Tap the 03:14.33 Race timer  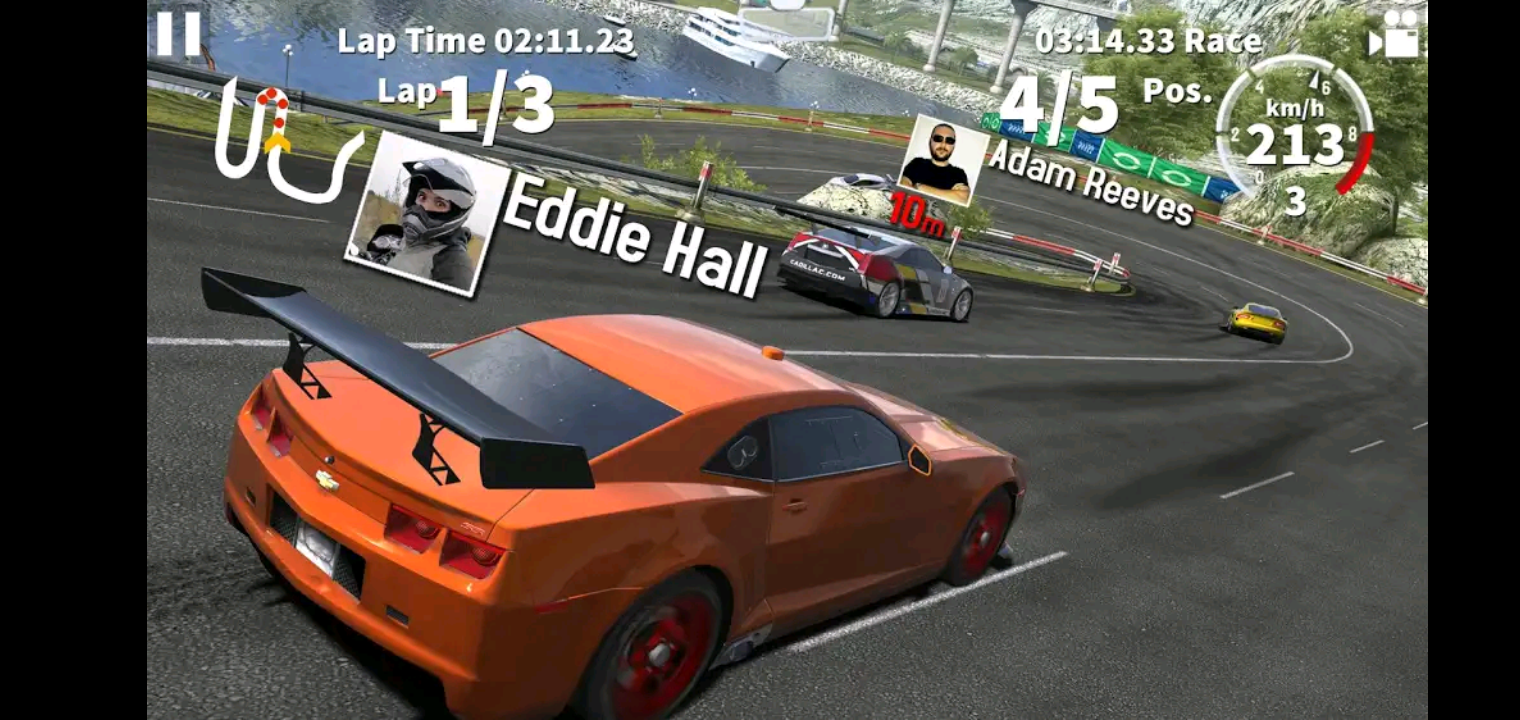(1148, 40)
